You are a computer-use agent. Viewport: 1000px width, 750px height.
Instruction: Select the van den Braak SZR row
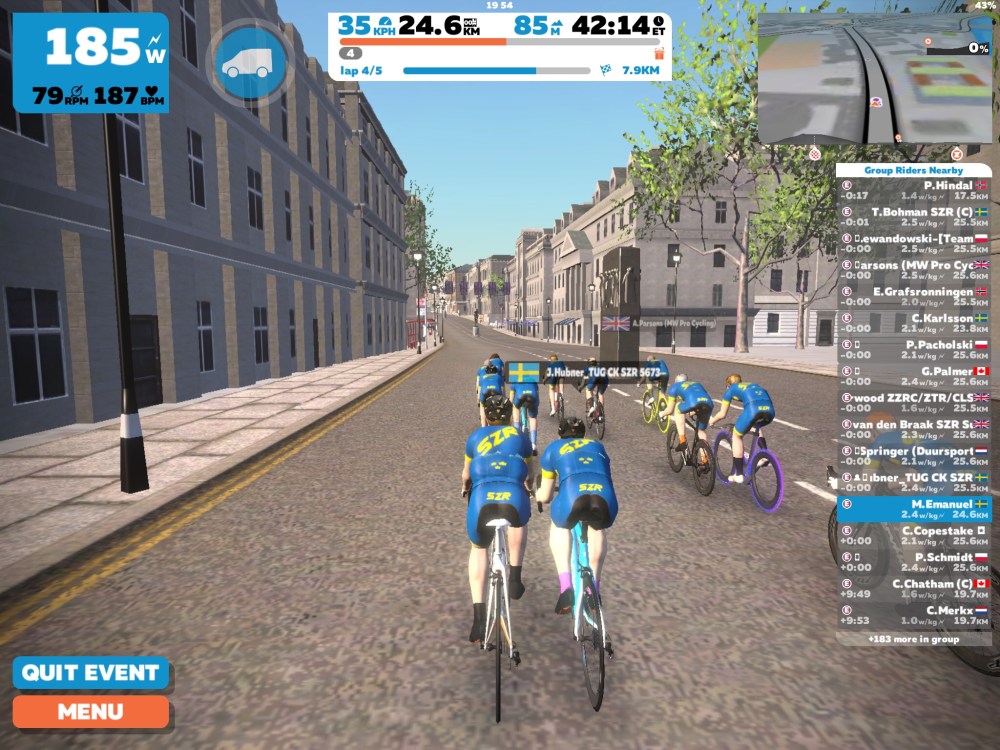coord(913,429)
